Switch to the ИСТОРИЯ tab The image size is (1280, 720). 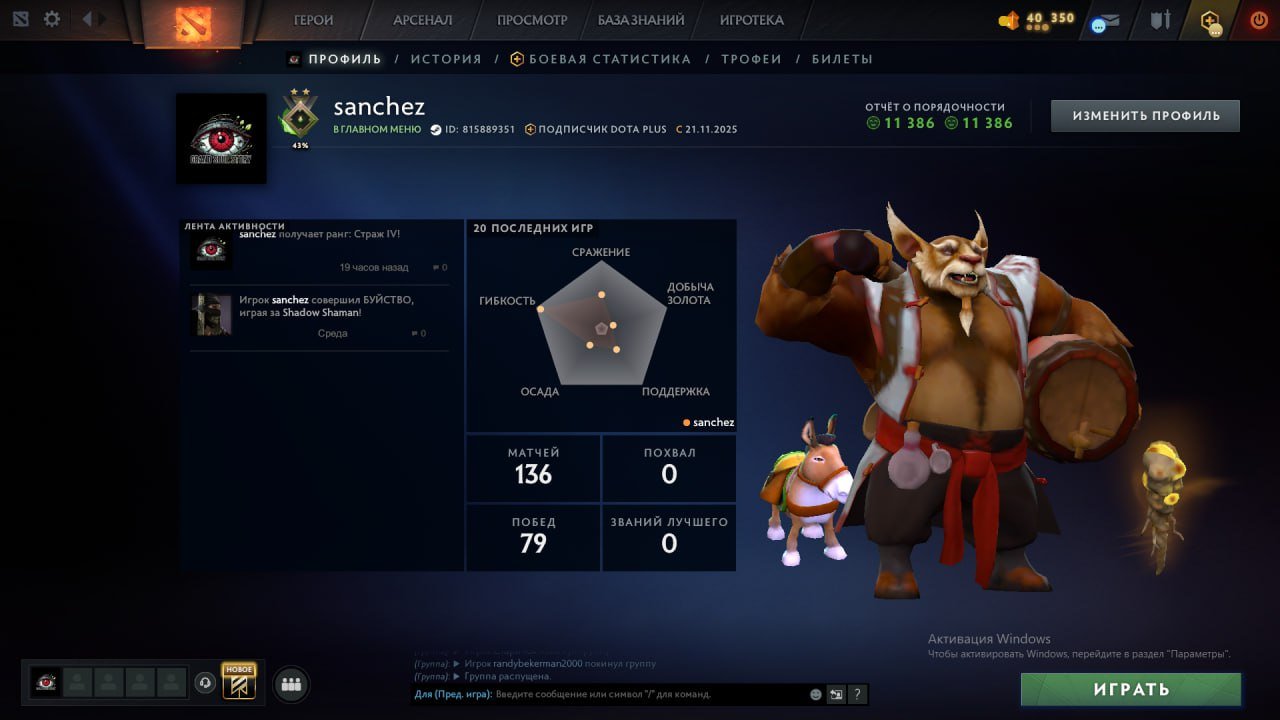pyautogui.click(x=446, y=59)
